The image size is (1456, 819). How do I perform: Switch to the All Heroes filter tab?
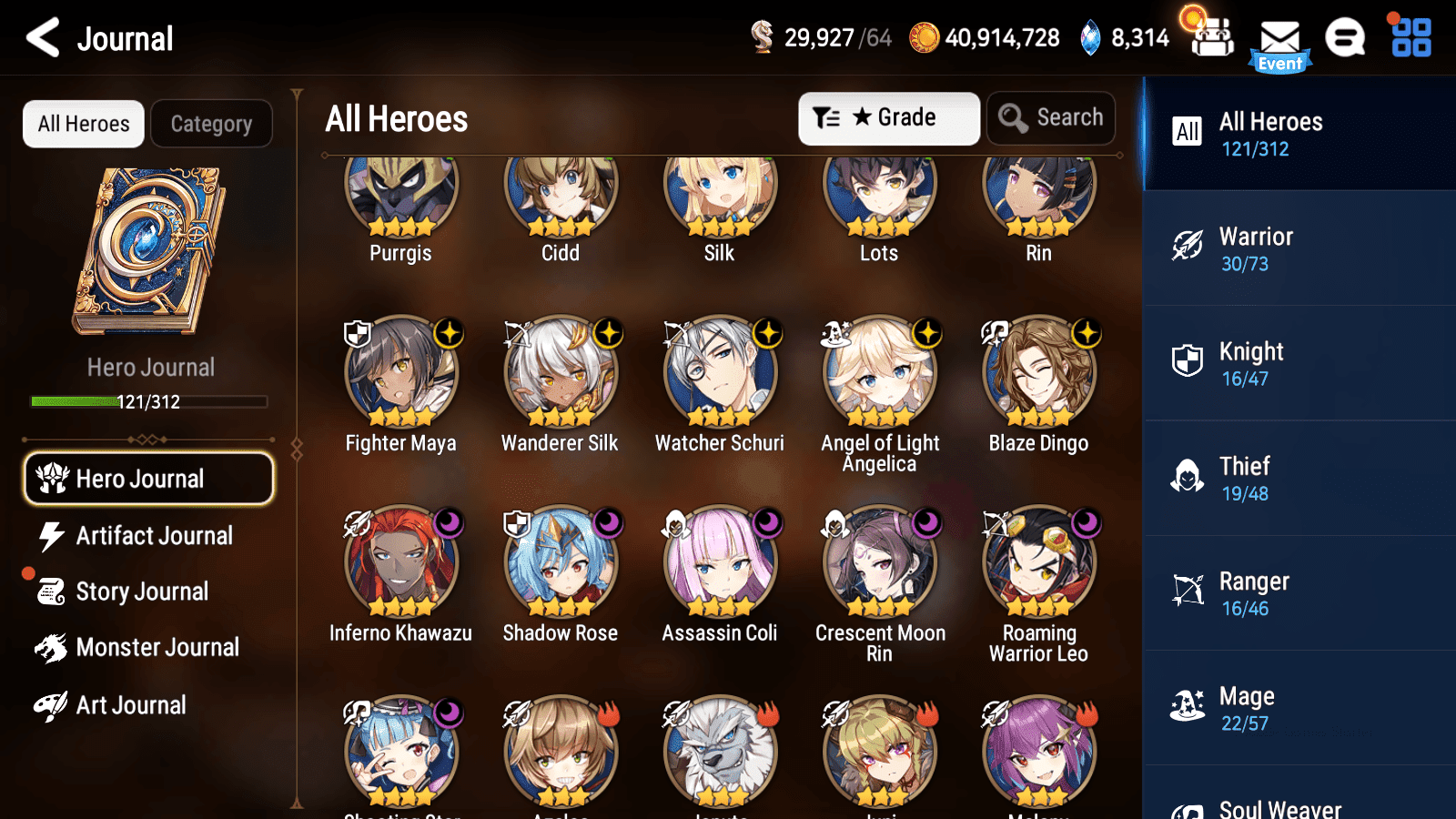tap(83, 124)
